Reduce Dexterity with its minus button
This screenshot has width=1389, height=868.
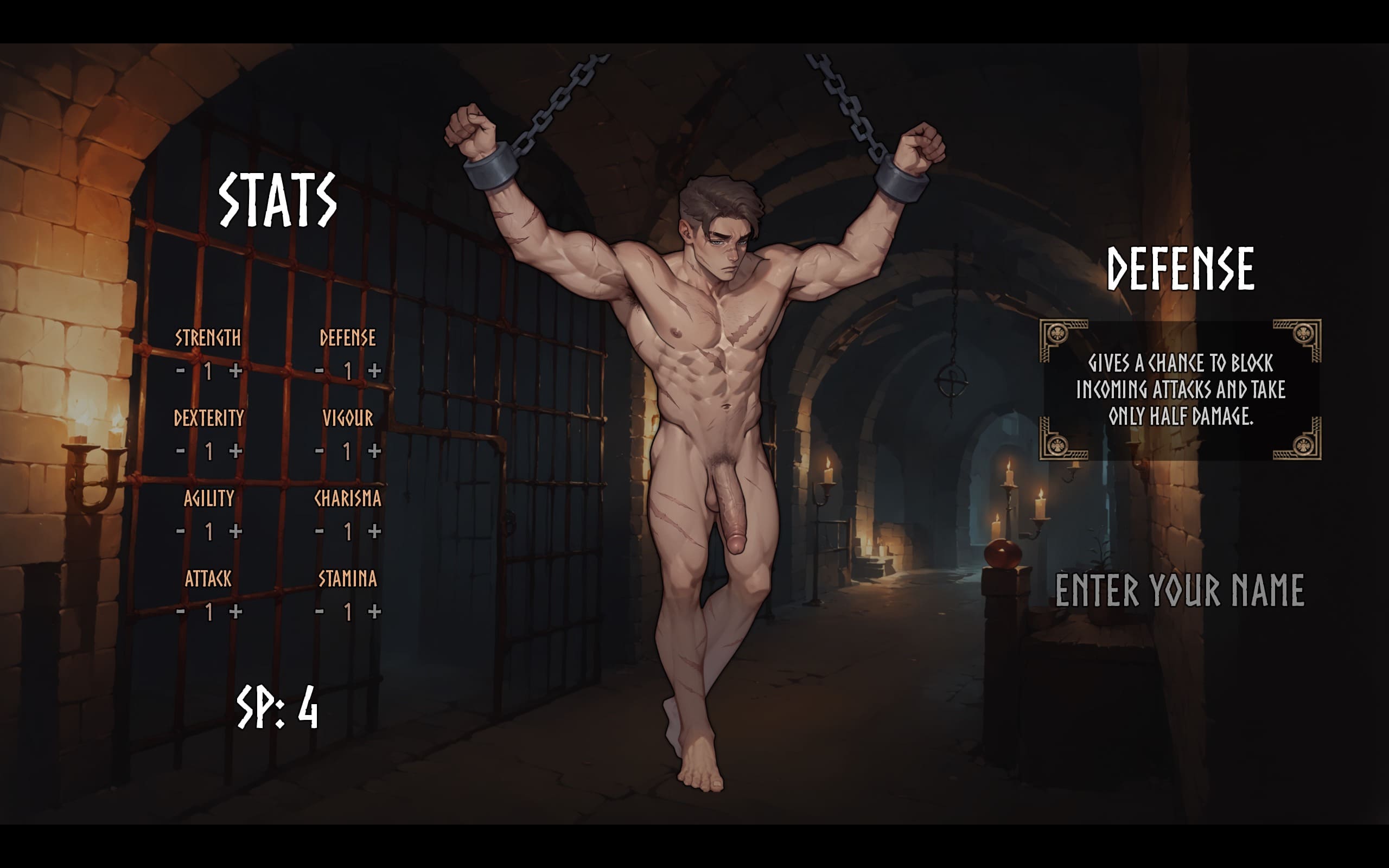[x=181, y=451]
